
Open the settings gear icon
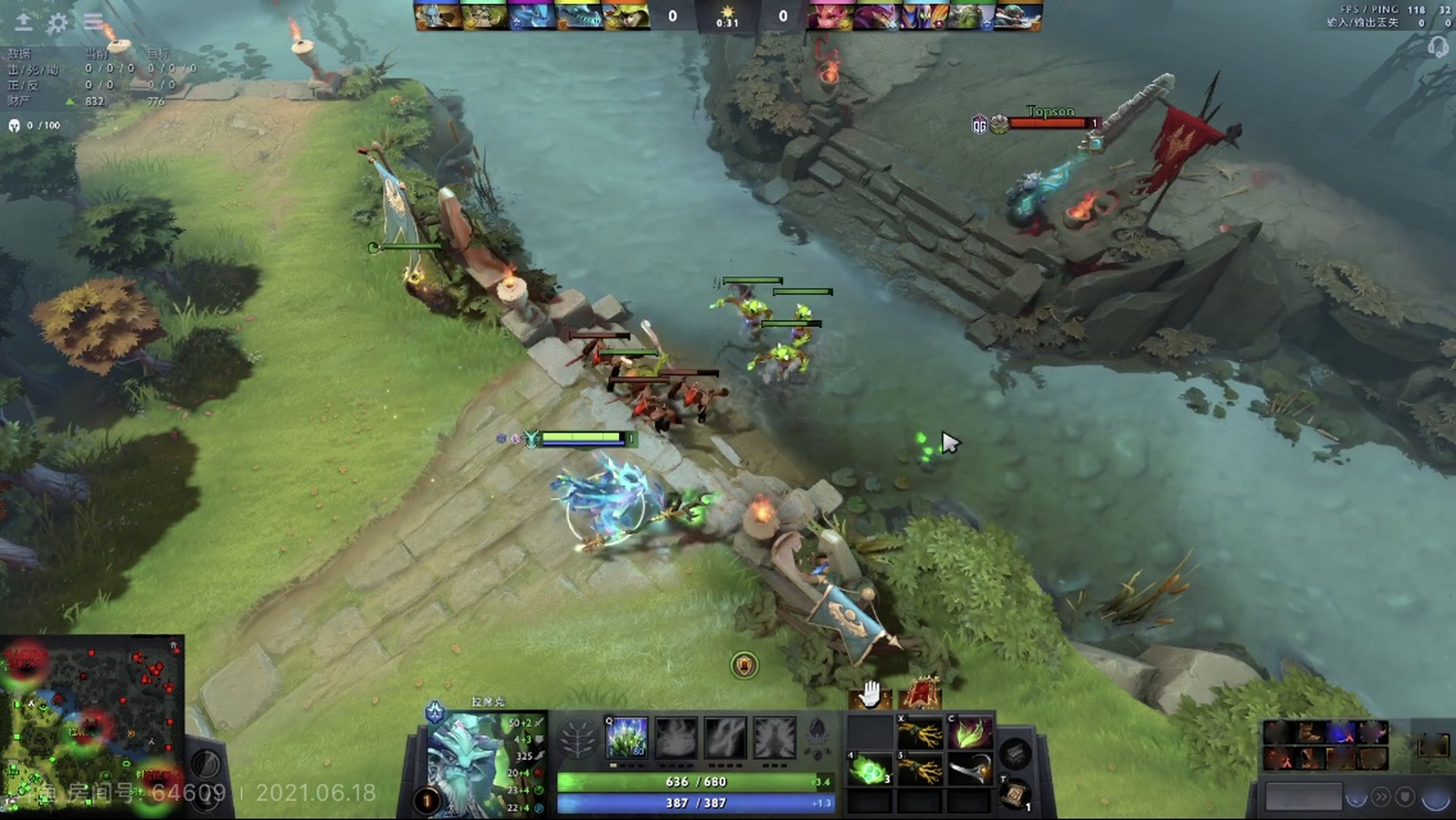tap(58, 22)
